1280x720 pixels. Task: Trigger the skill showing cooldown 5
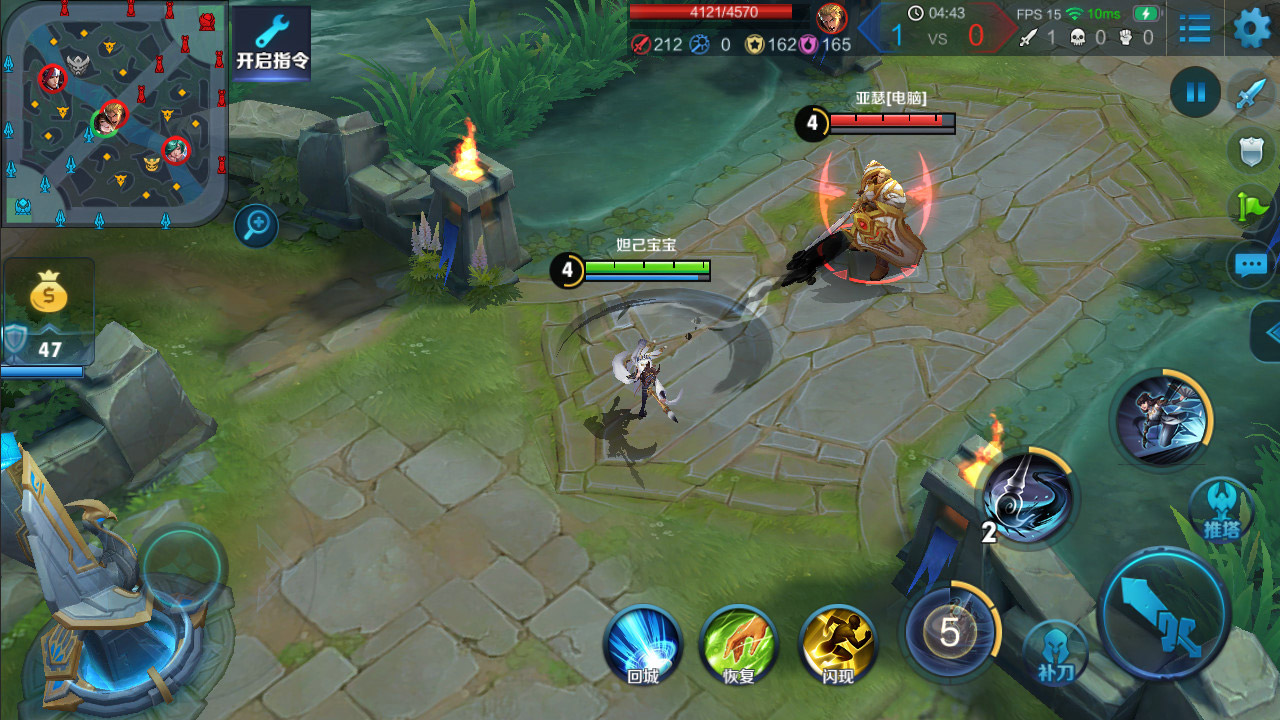[x=949, y=631]
